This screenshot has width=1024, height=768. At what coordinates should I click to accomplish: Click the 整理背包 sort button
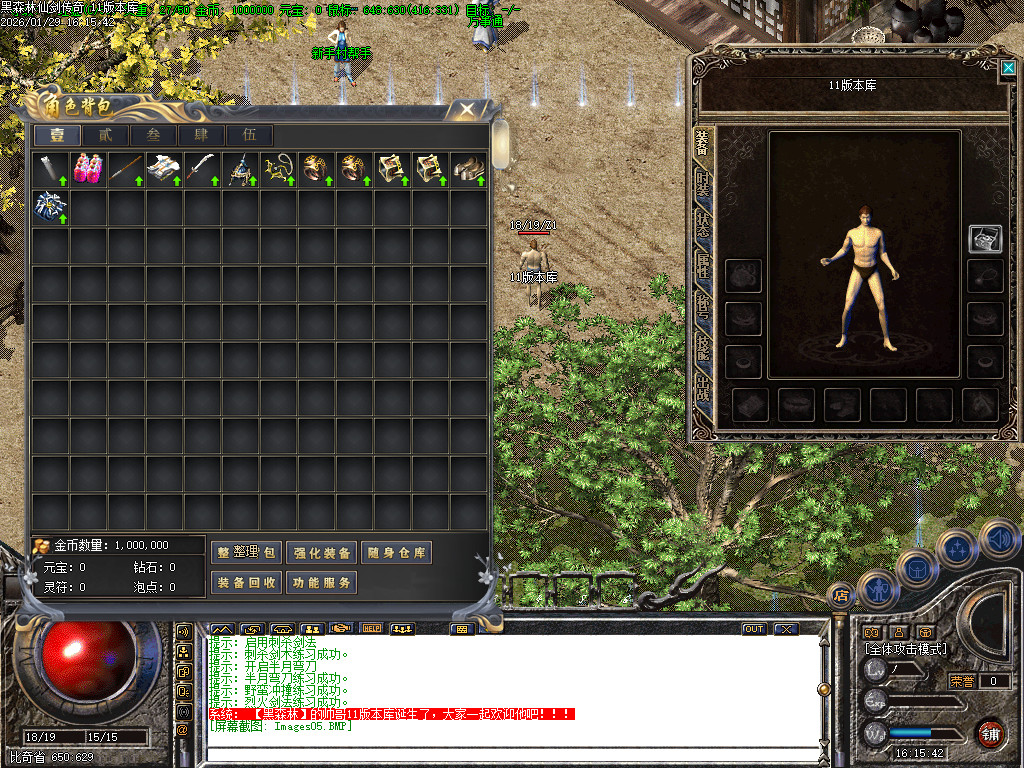246,553
